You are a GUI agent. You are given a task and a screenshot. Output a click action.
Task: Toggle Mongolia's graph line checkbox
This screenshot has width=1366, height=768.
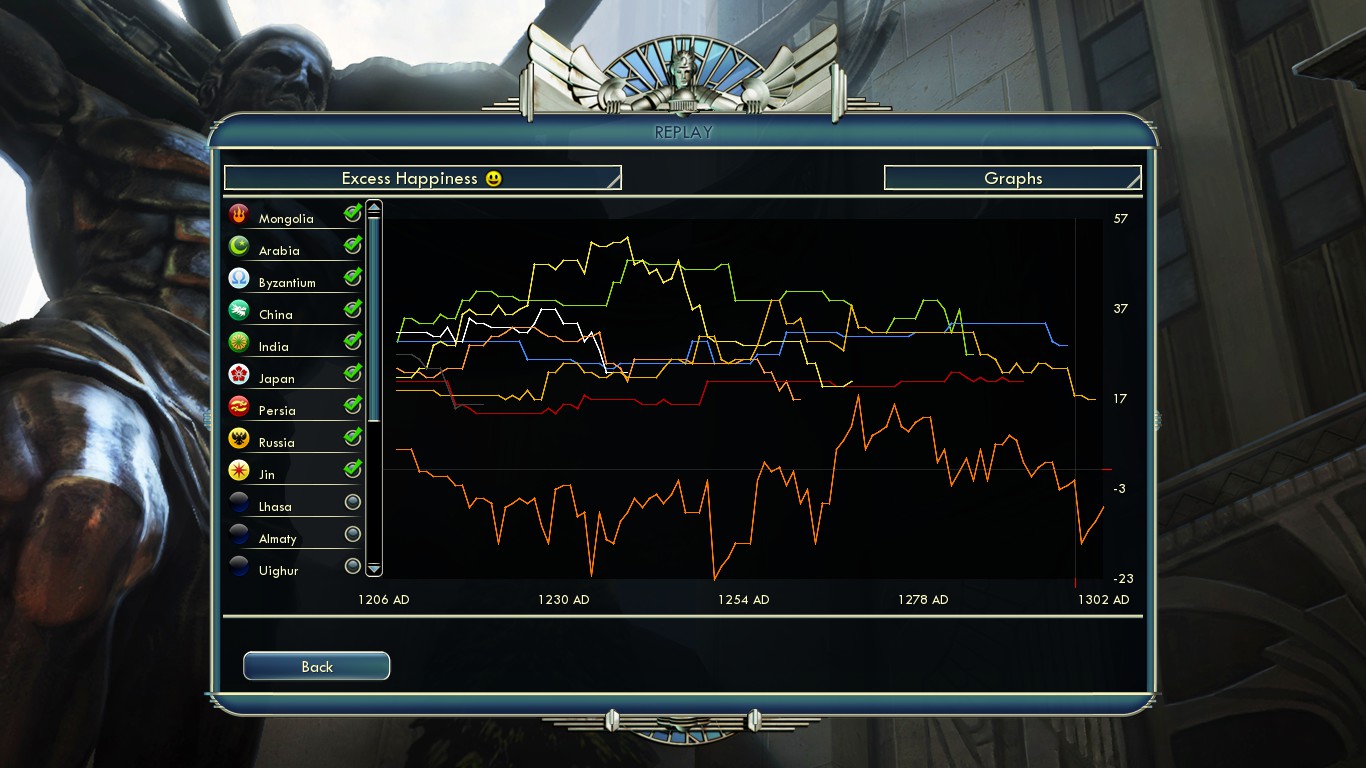point(352,213)
